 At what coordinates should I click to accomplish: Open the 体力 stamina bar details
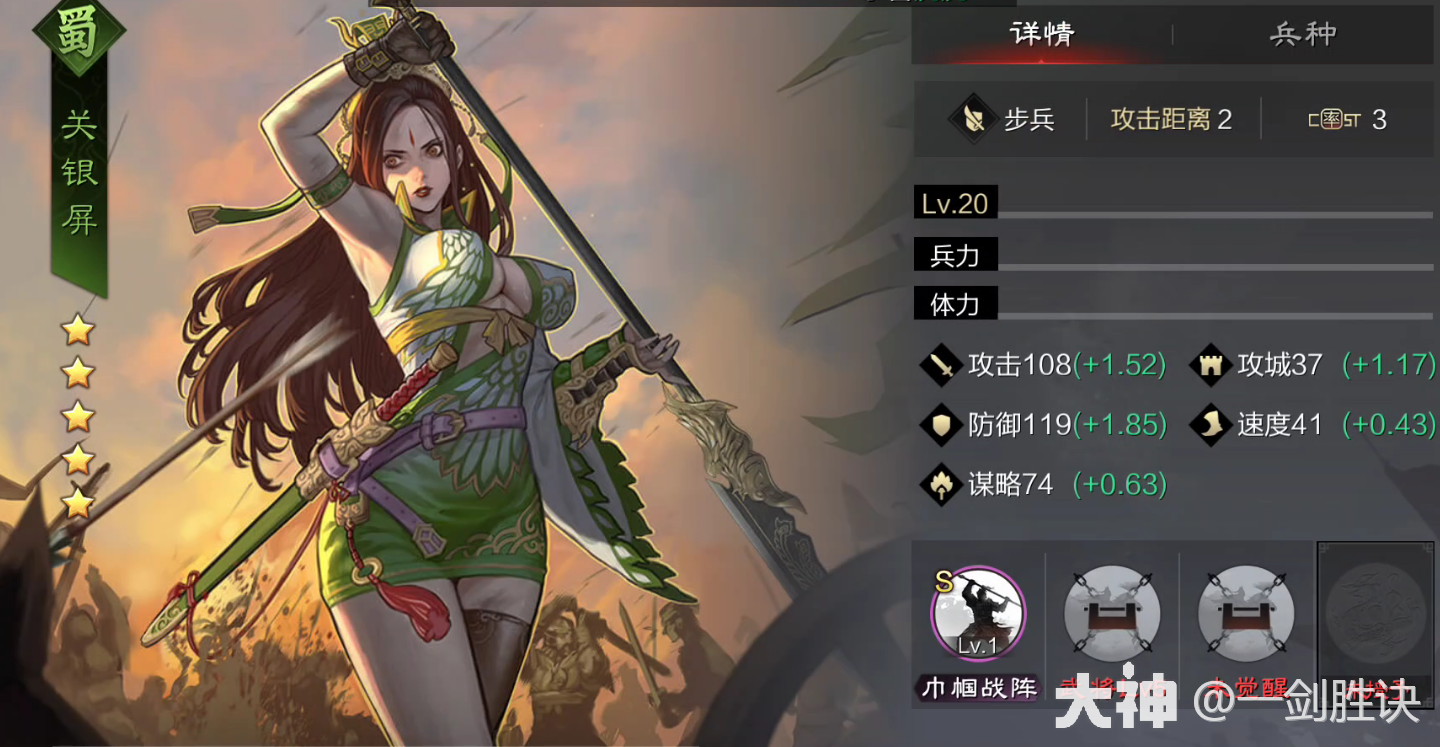pyautogui.click(x=955, y=303)
